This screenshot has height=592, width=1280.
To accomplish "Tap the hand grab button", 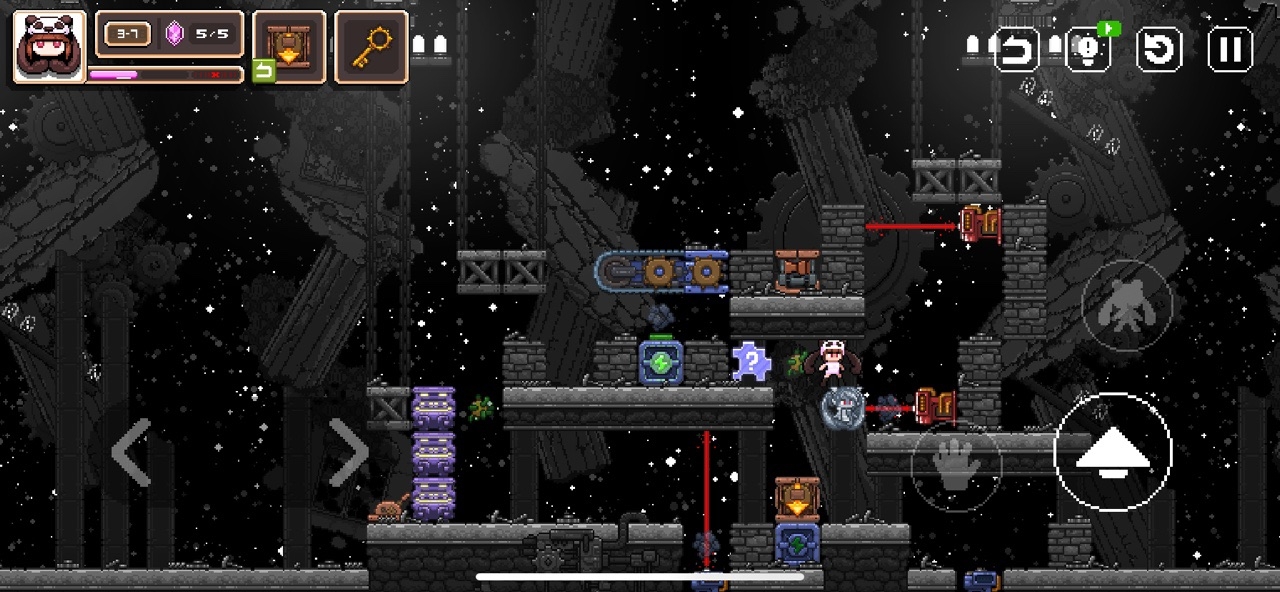I will (x=955, y=467).
